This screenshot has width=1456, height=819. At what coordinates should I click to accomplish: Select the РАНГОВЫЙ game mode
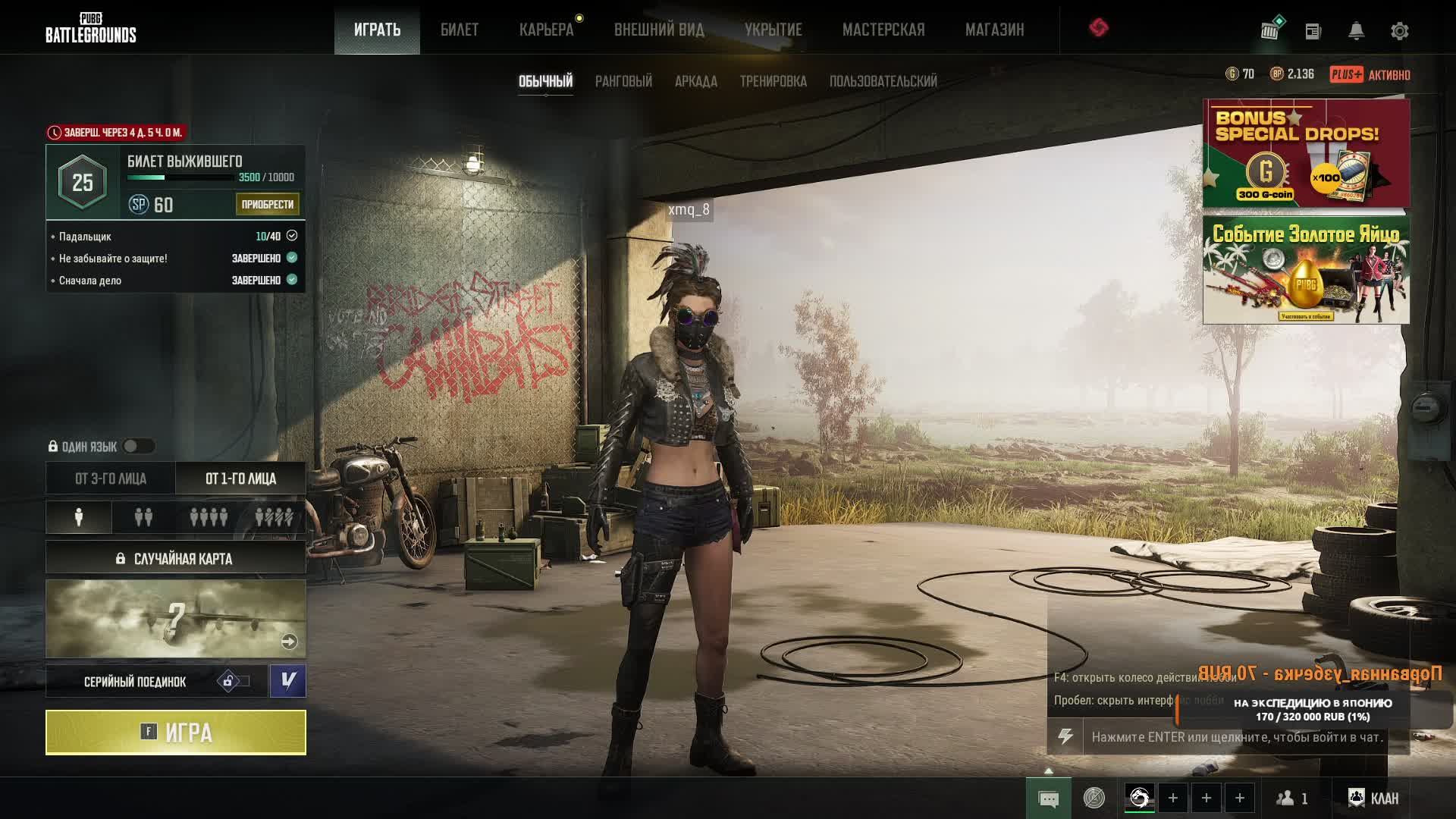623,81
